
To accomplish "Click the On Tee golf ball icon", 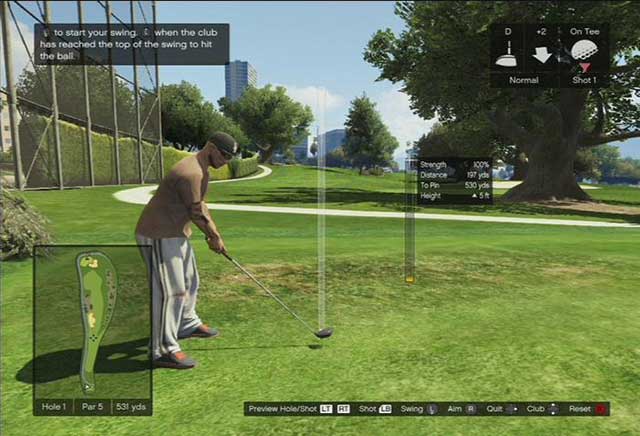I will [584, 51].
